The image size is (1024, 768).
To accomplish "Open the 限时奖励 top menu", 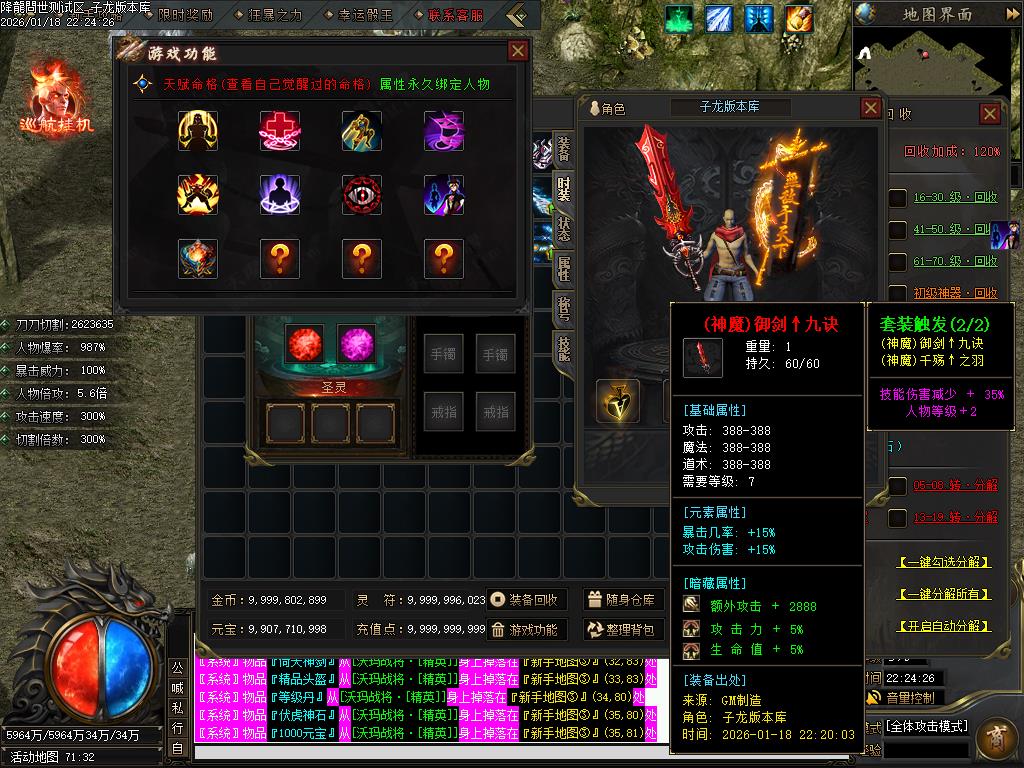I will [178, 15].
